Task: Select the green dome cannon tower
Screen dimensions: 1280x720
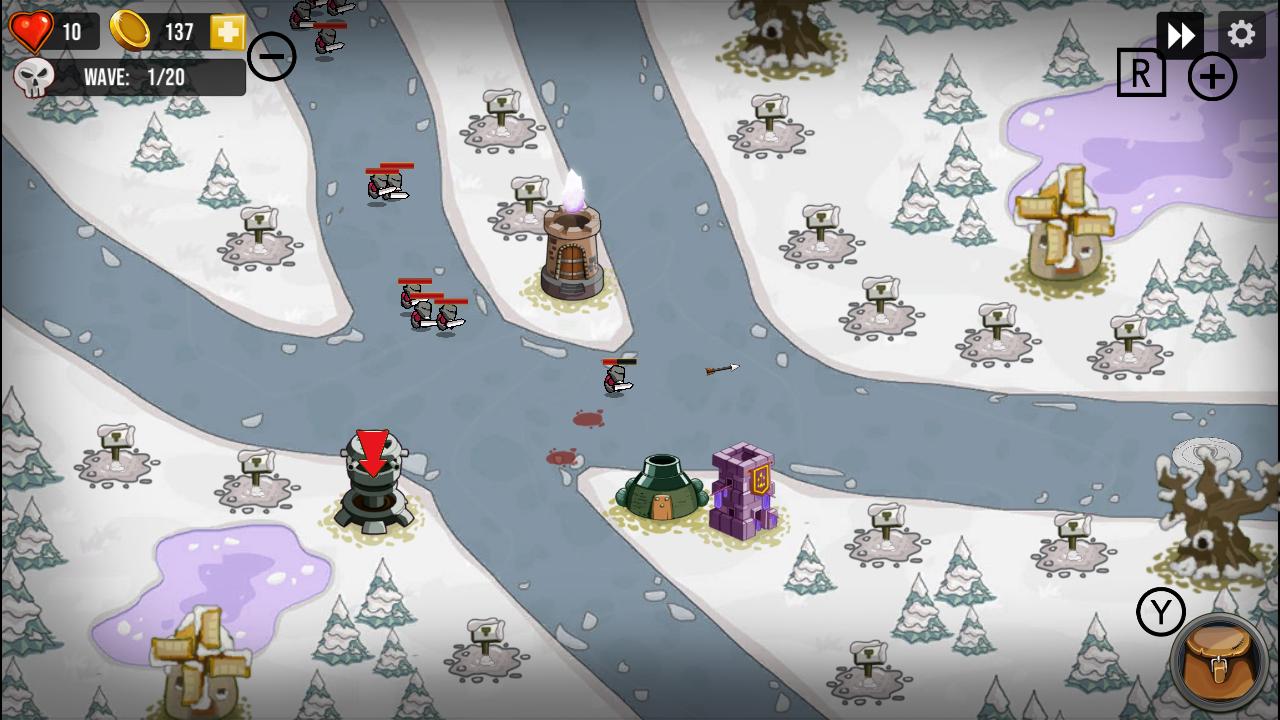Action: coord(662,487)
